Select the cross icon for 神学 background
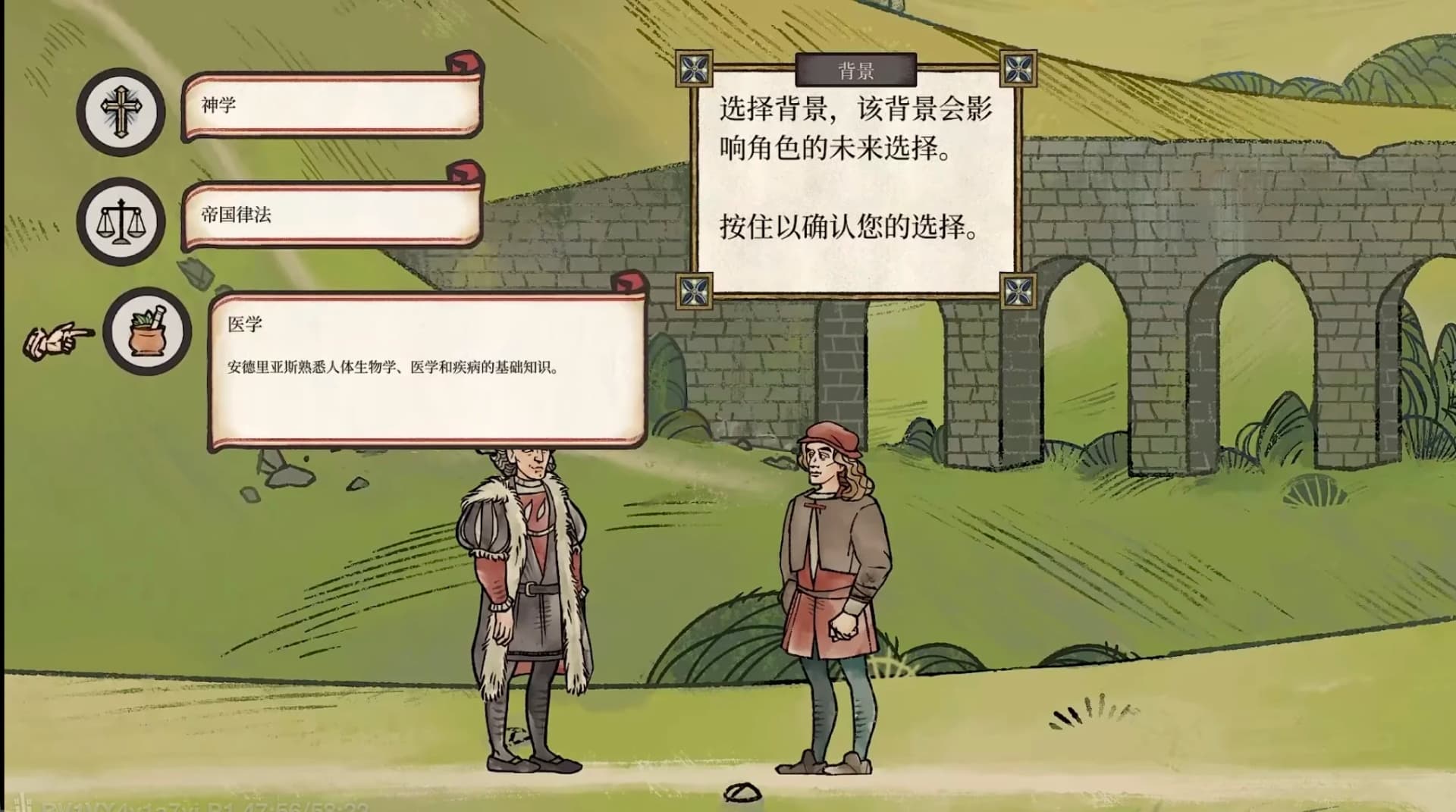 point(121,111)
